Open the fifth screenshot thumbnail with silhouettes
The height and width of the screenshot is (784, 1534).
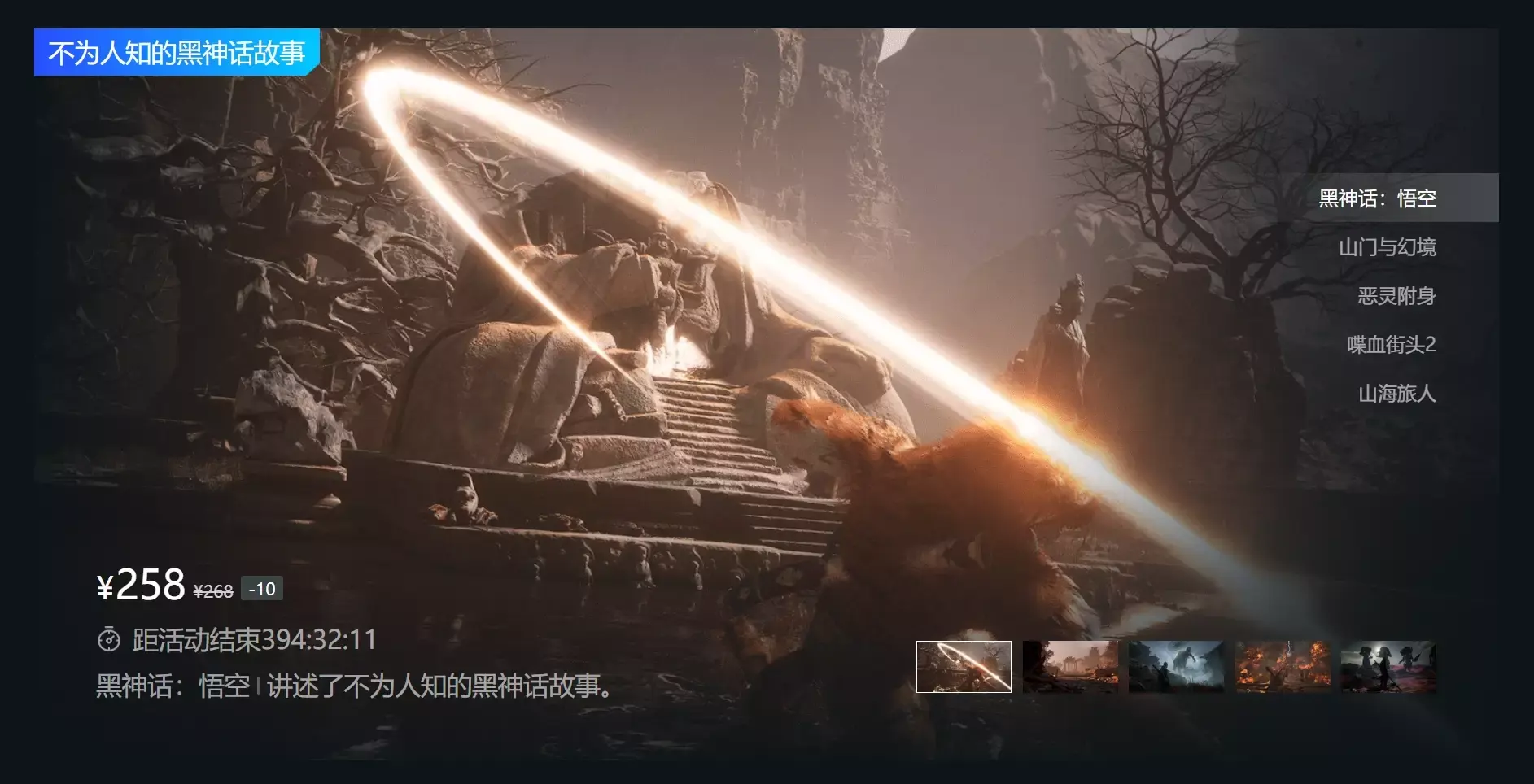1388,666
